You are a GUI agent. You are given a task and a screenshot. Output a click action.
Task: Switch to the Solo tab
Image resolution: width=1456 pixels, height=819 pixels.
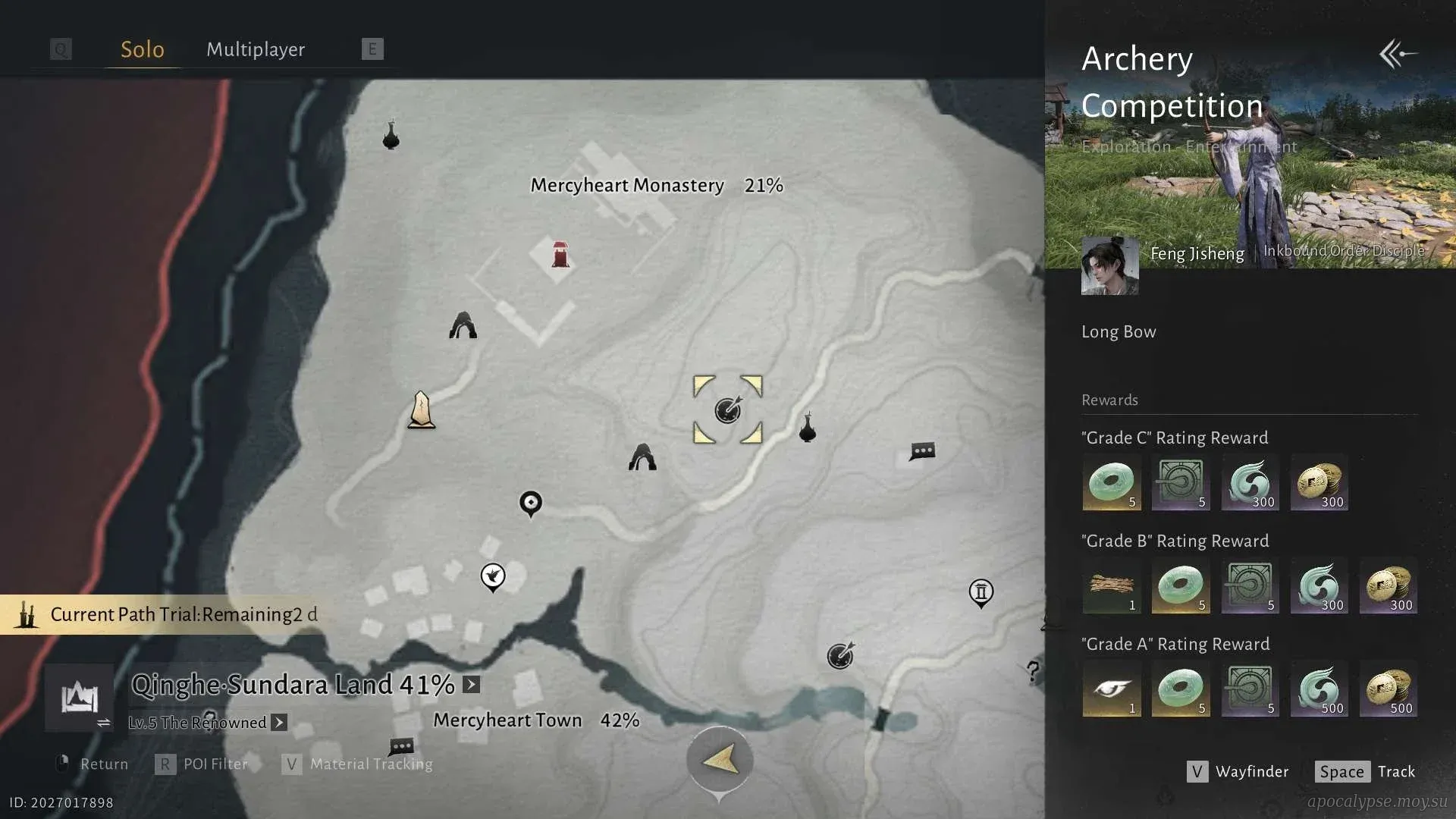(x=143, y=49)
